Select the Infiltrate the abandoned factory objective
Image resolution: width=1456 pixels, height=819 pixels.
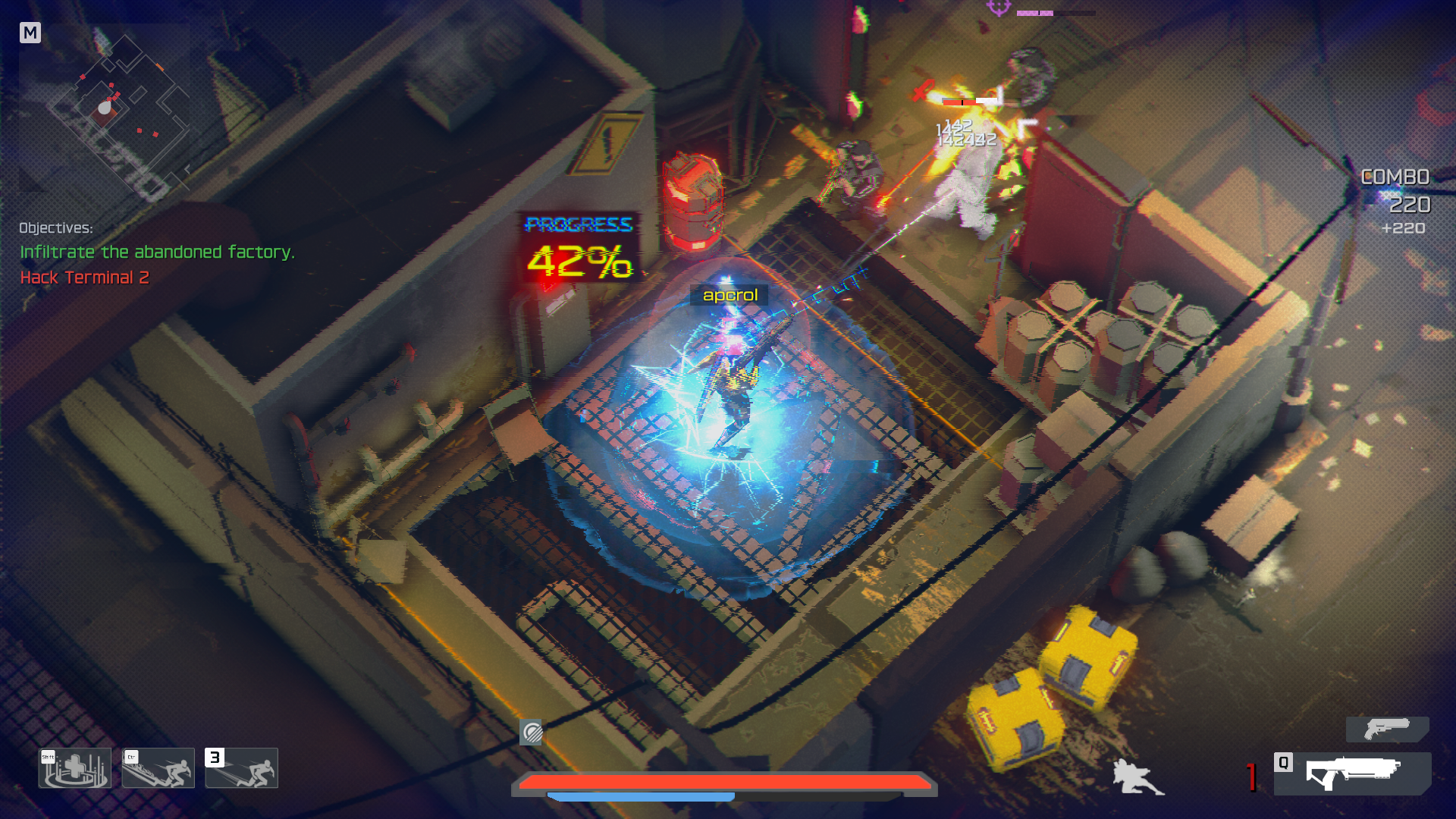pyautogui.click(x=157, y=252)
